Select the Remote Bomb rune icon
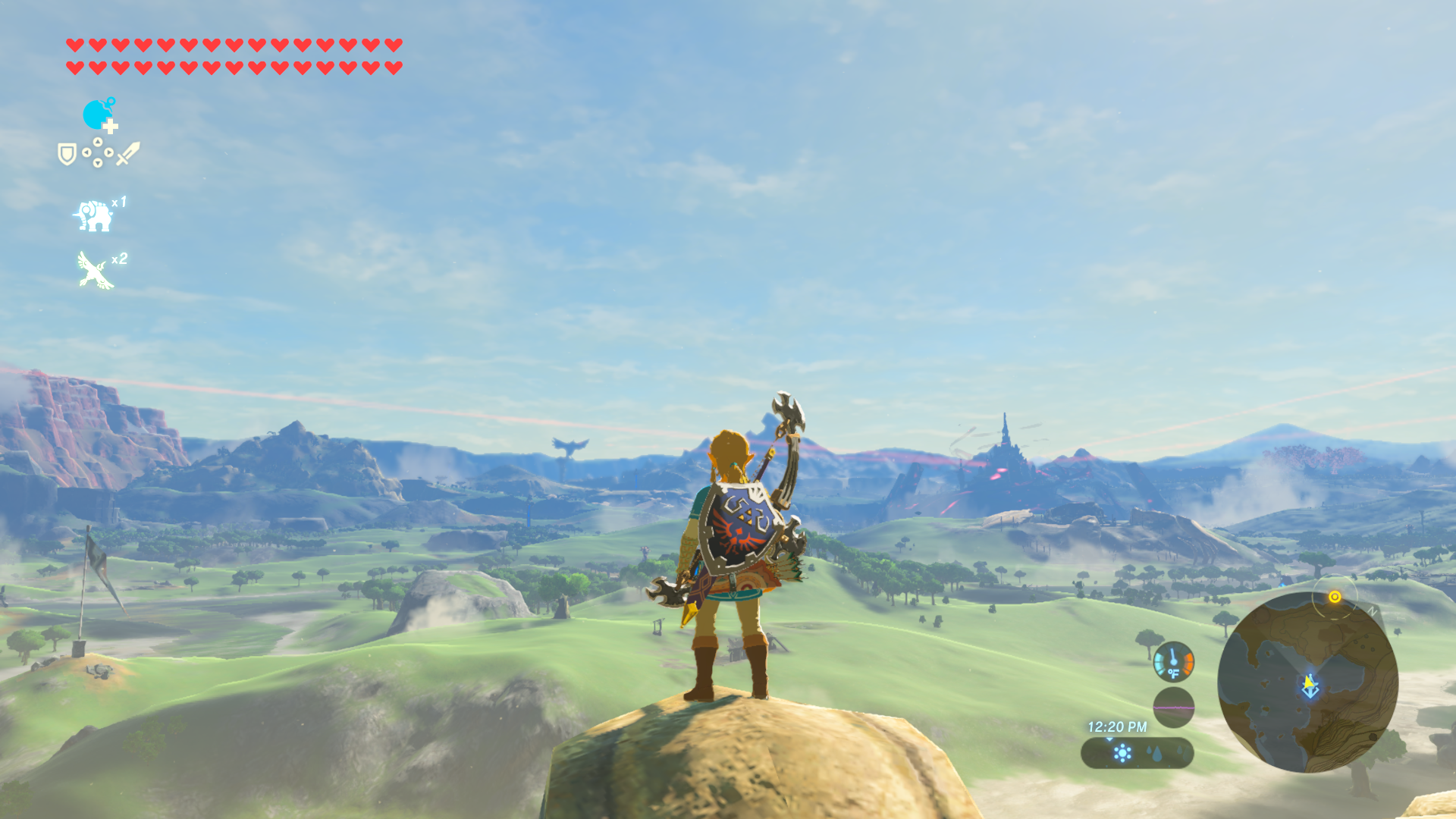1456x819 pixels. tap(98, 115)
